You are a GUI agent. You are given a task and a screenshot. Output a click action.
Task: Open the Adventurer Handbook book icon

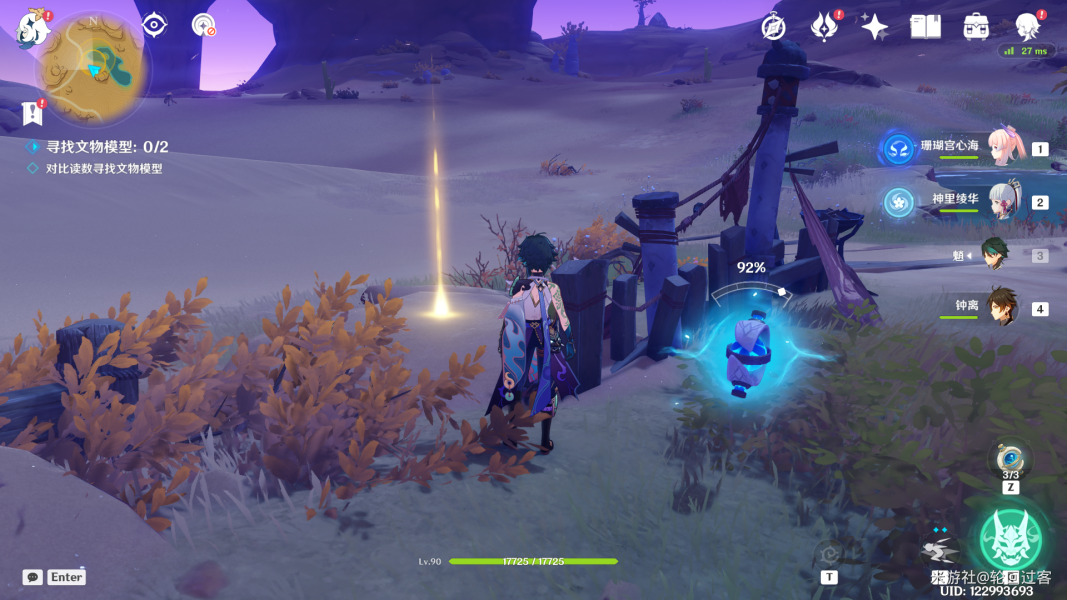point(925,27)
